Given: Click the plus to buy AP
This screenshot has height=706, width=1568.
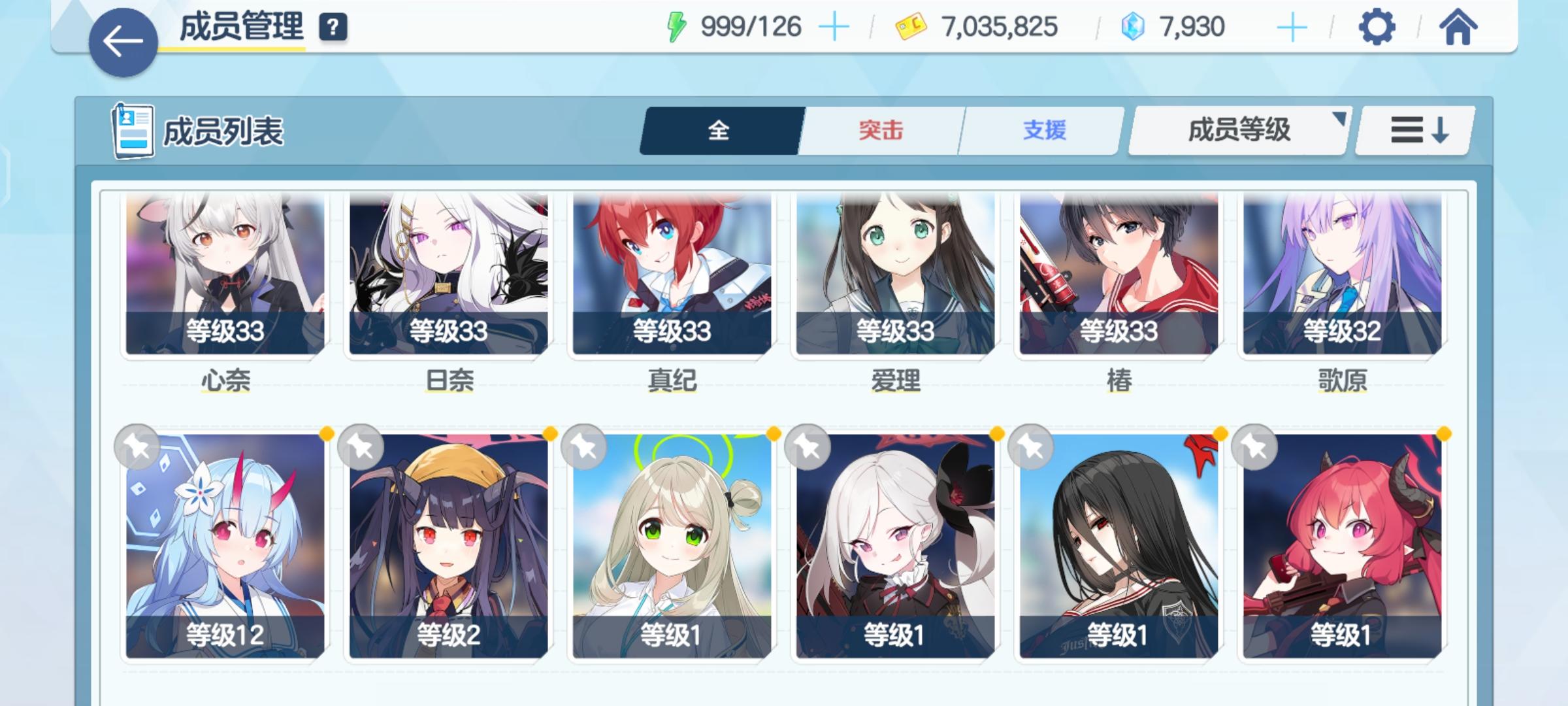Looking at the screenshot, I should tap(836, 26).
